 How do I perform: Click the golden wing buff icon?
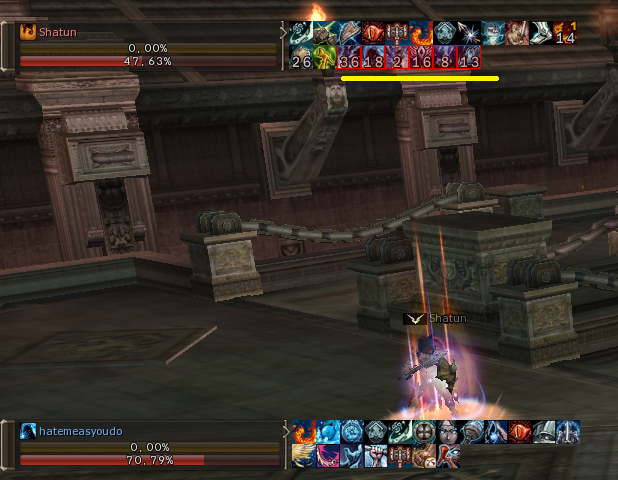coord(302,456)
